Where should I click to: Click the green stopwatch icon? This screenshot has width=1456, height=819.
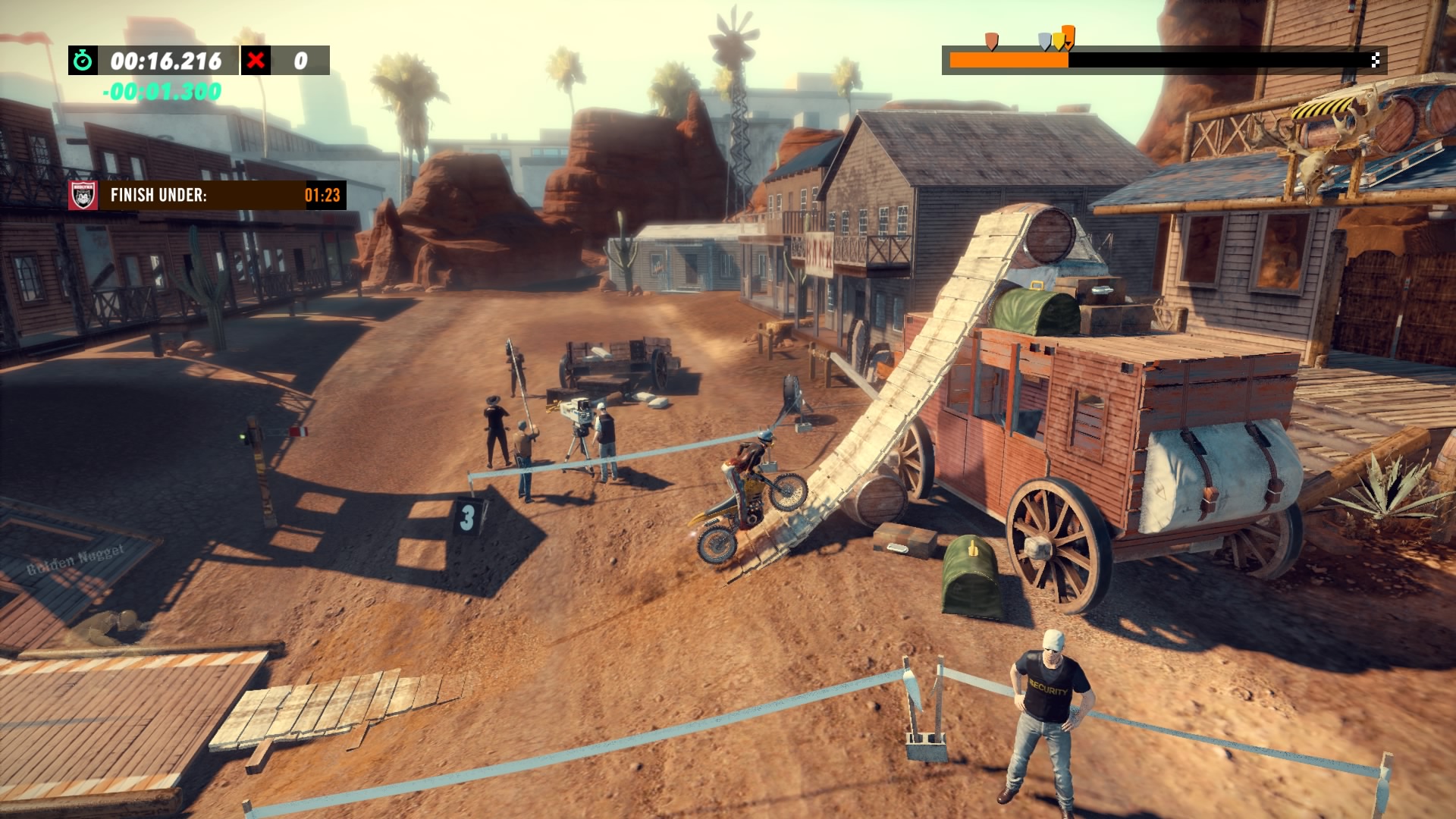(83, 61)
